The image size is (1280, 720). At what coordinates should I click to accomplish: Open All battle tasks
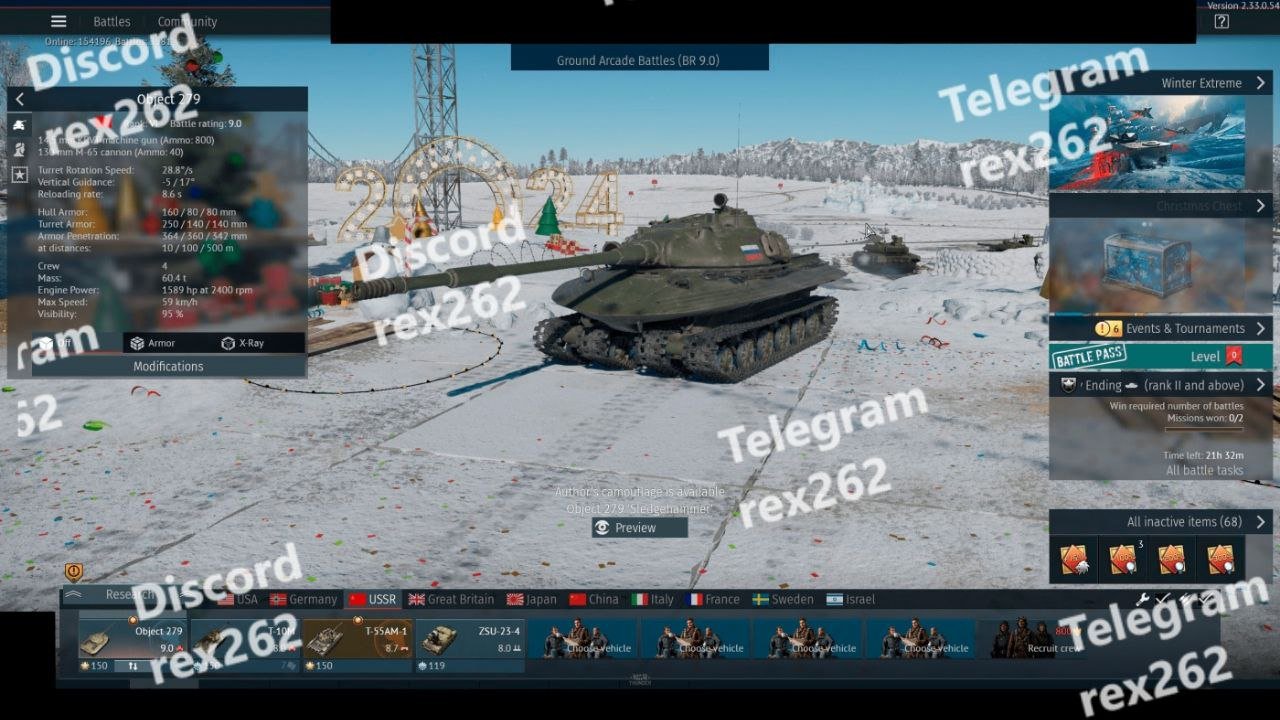[x=1204, y=470]
